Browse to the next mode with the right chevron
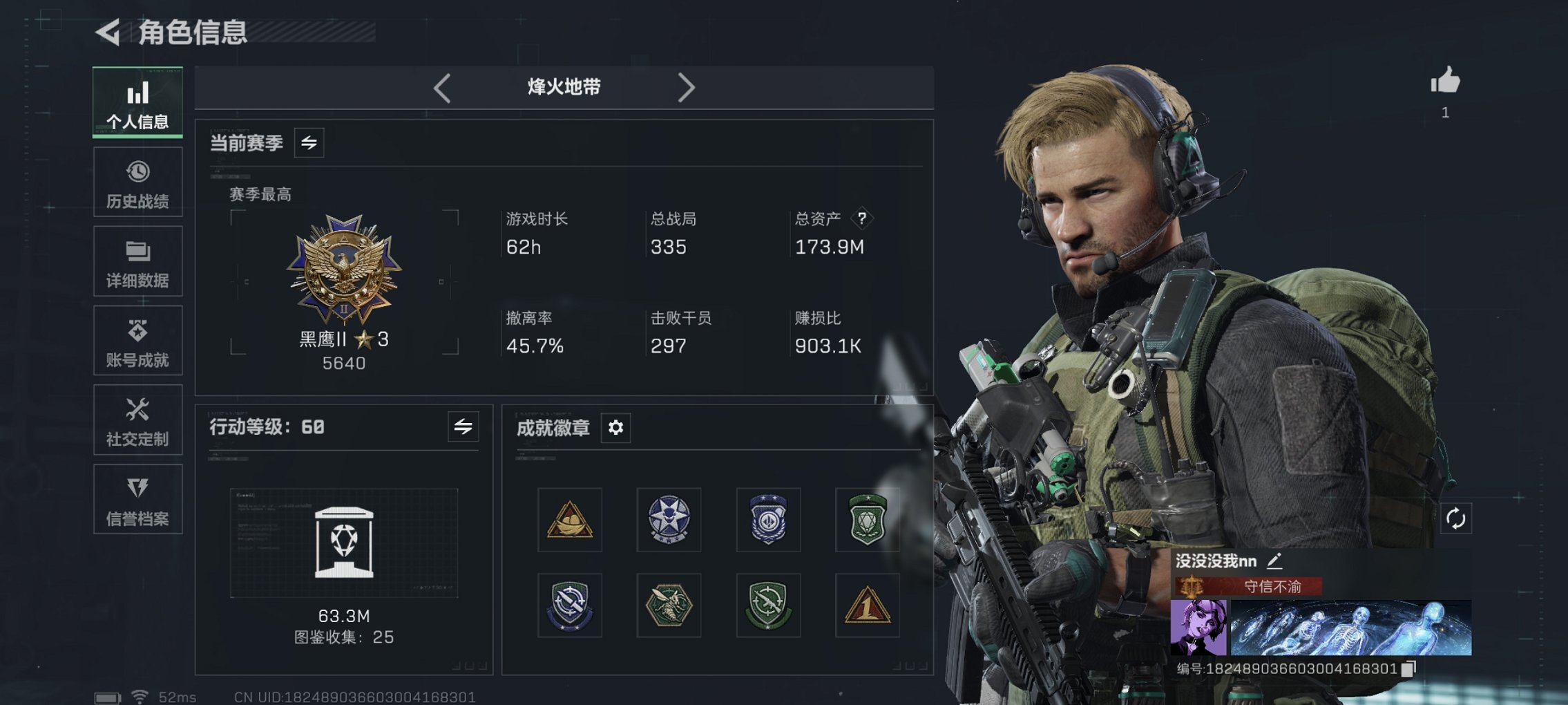Image resolution: width=1568 pixels, height=705 pixels. click(x=687, y=87)
